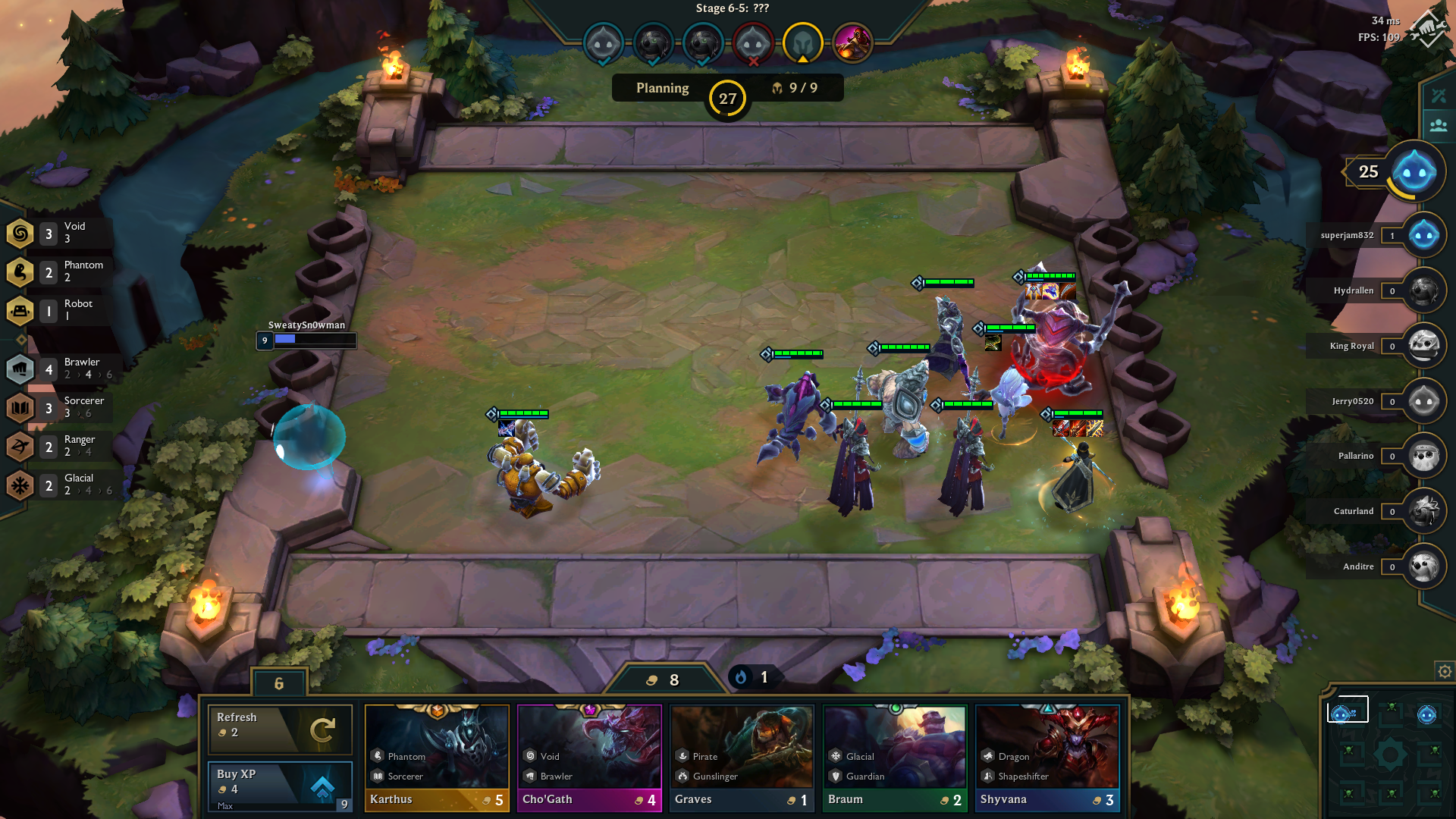View the Robot trait entry
Screen dimensions: 1456x819
pyautogui.click(x=59, y=310)
